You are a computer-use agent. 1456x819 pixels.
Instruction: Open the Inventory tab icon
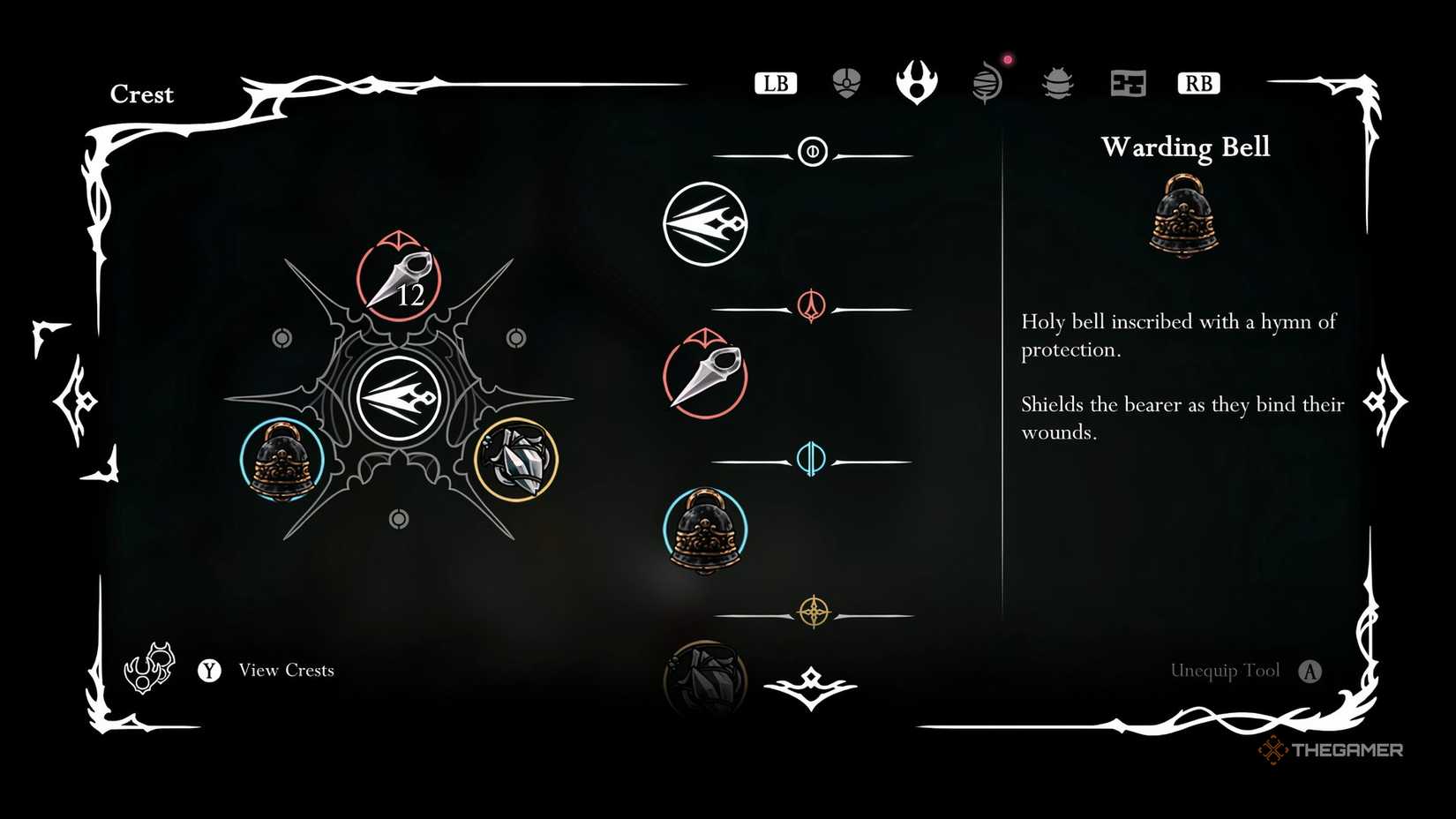click(846, 82)
